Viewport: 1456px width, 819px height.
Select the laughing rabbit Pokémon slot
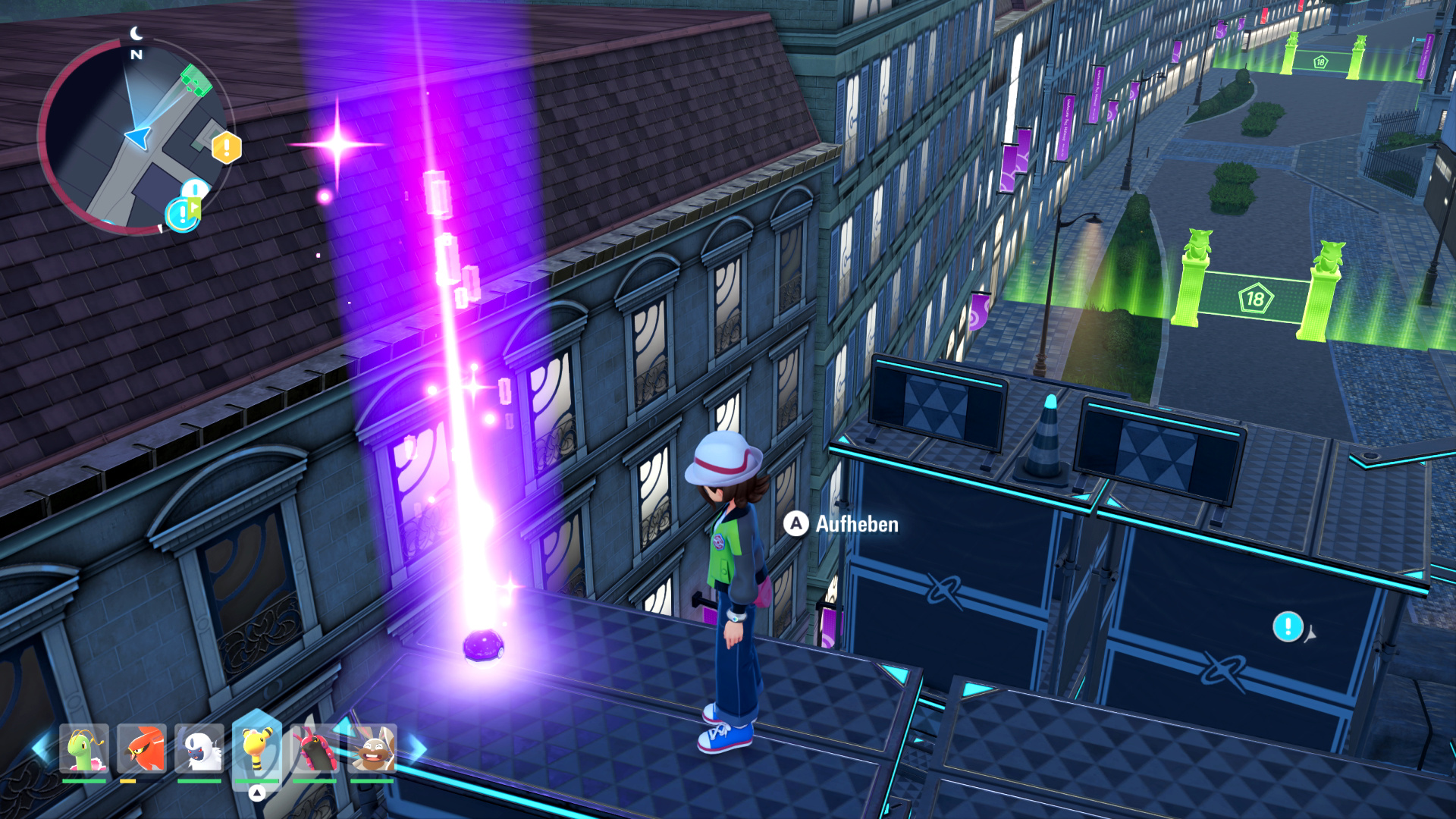[x=372, y=748]
